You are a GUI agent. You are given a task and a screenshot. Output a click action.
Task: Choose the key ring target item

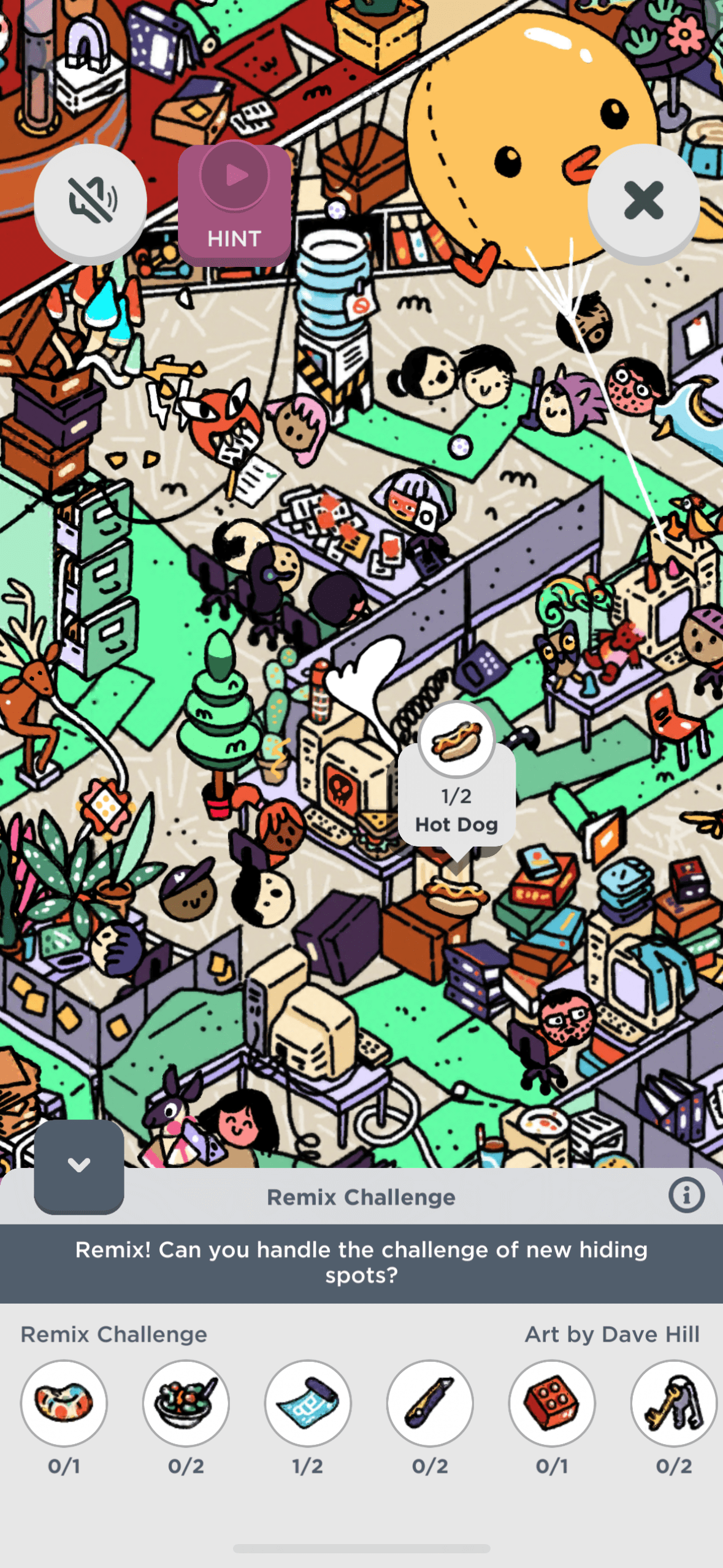point(673,1402)
